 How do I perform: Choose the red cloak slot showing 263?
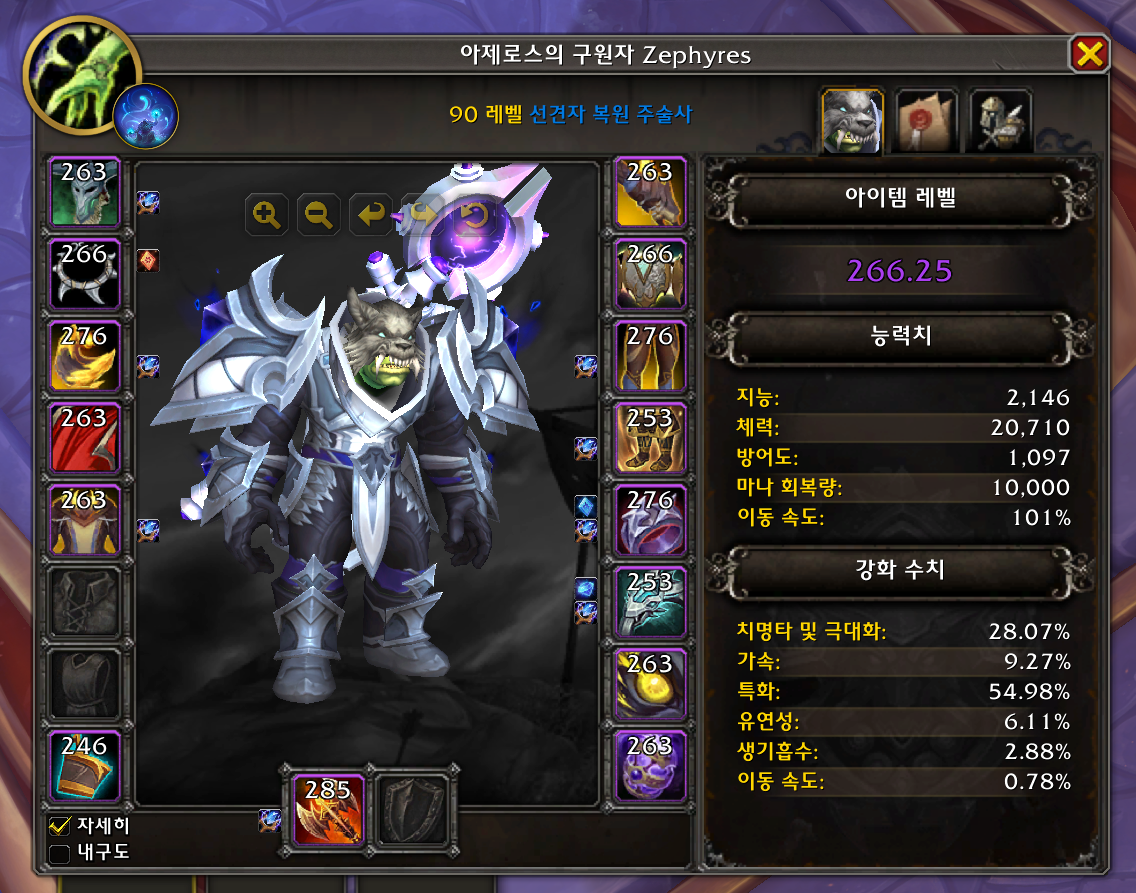tap(84, 437)
